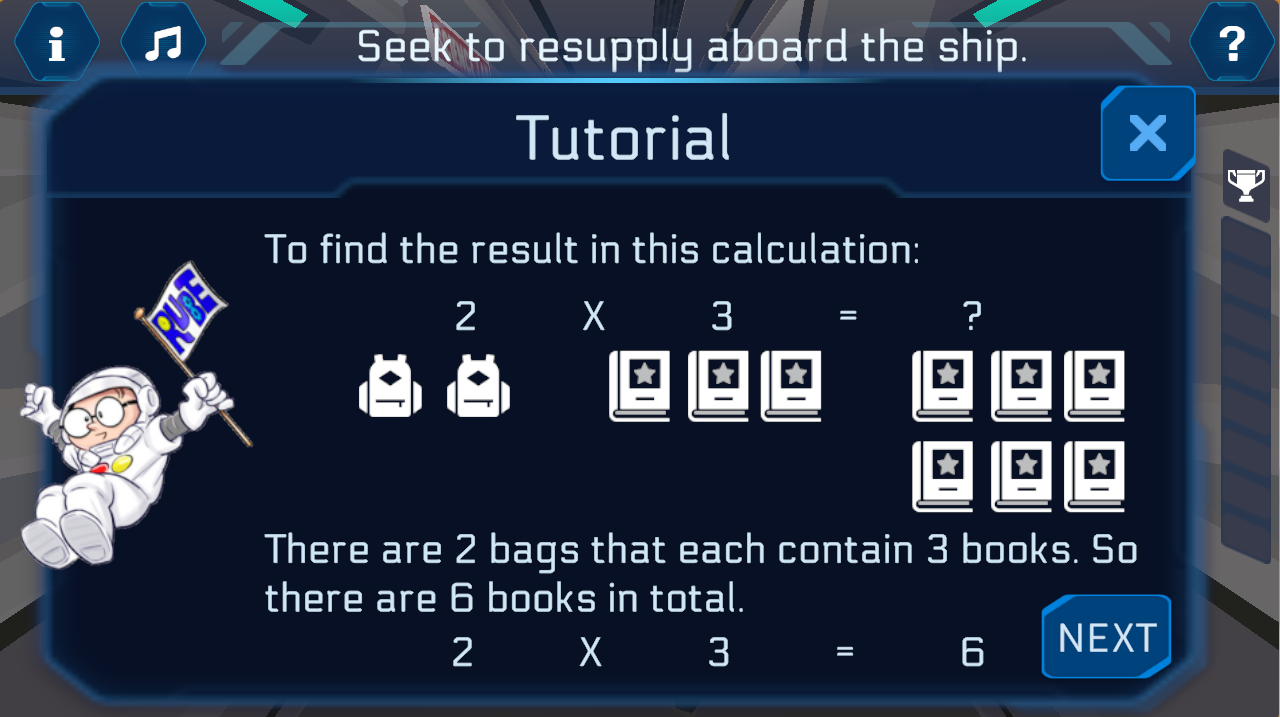Image resolution: width=1280 pixels, height=717 pixels.
Task: Open the info panel
Action: coord(57,44)
